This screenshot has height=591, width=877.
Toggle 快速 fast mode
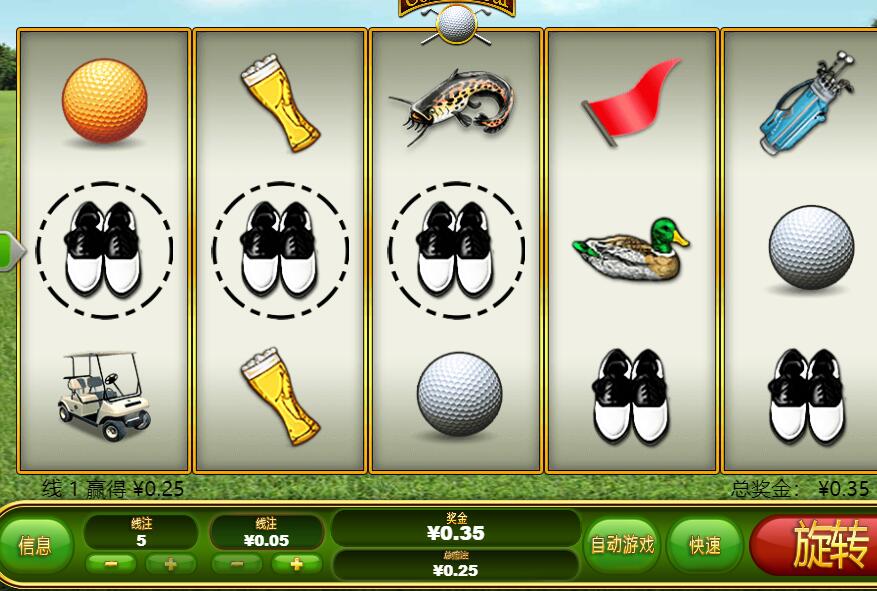pyautogui.click(x=704, y=545)
